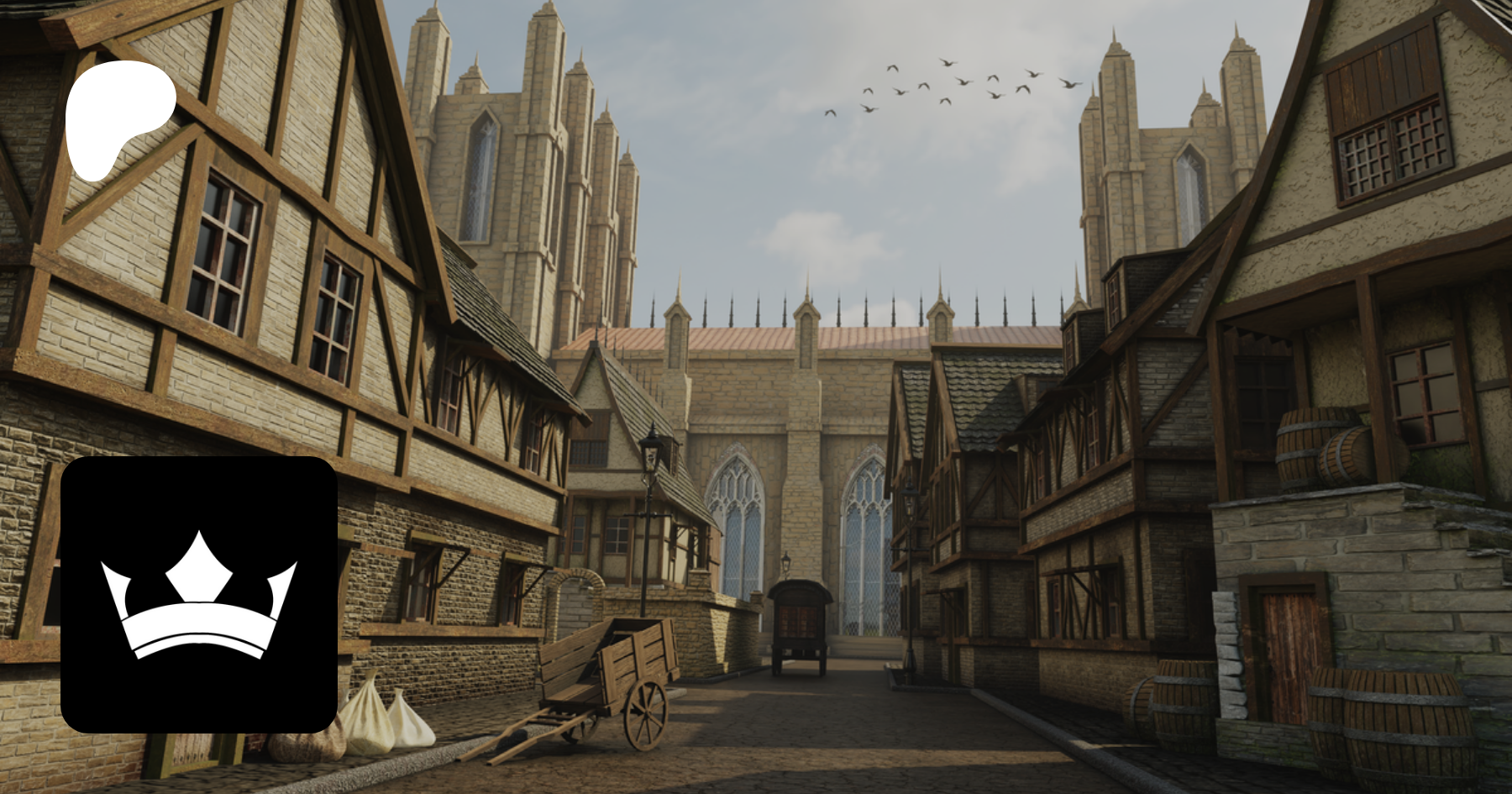Open the crown creator avatar

199,594
